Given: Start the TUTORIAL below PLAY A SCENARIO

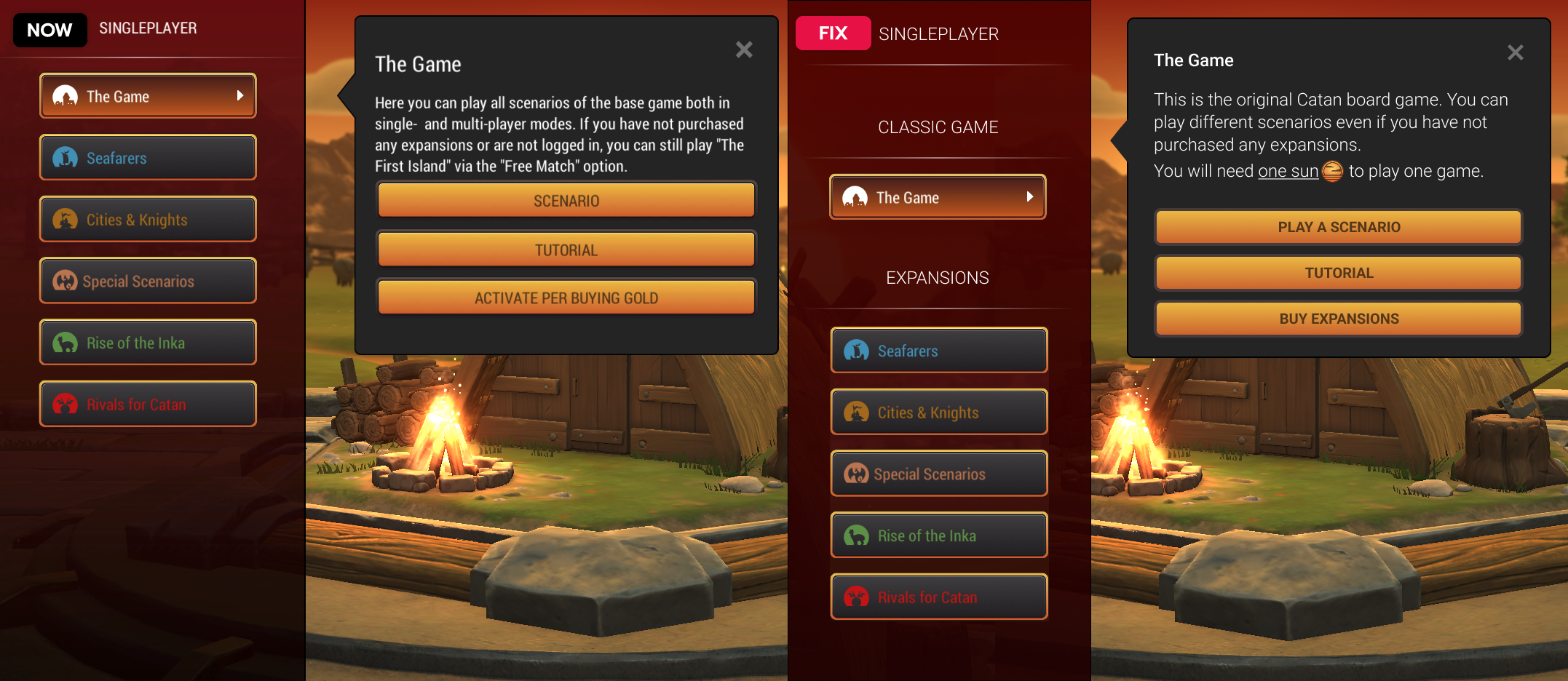Looking at the screenshot, I should [x=1338, y=273].
